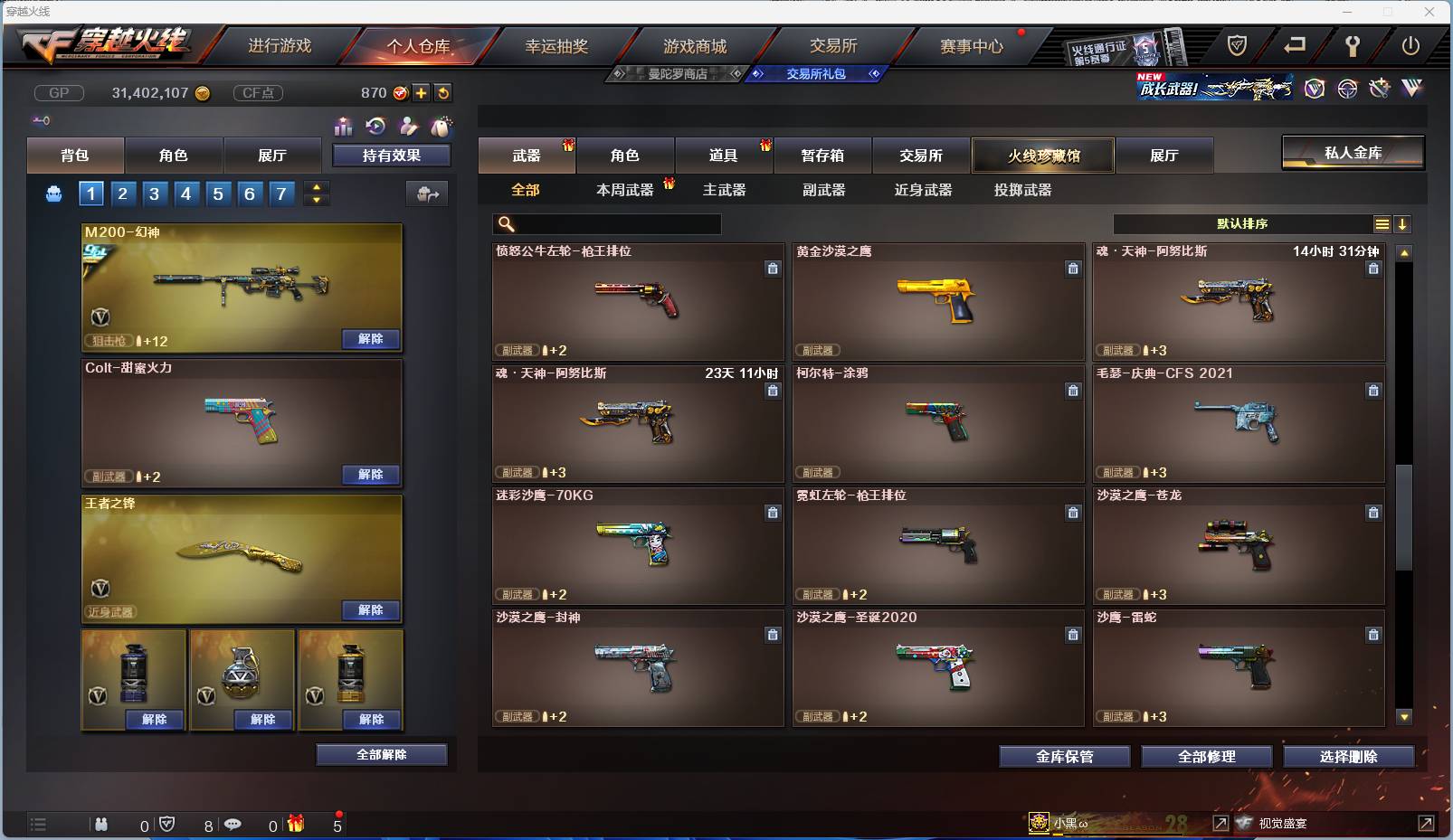Screen dimensions: 1453x840
Task: Click the blue backpack icon beside page numbers
Action: (x=53, y=193)
